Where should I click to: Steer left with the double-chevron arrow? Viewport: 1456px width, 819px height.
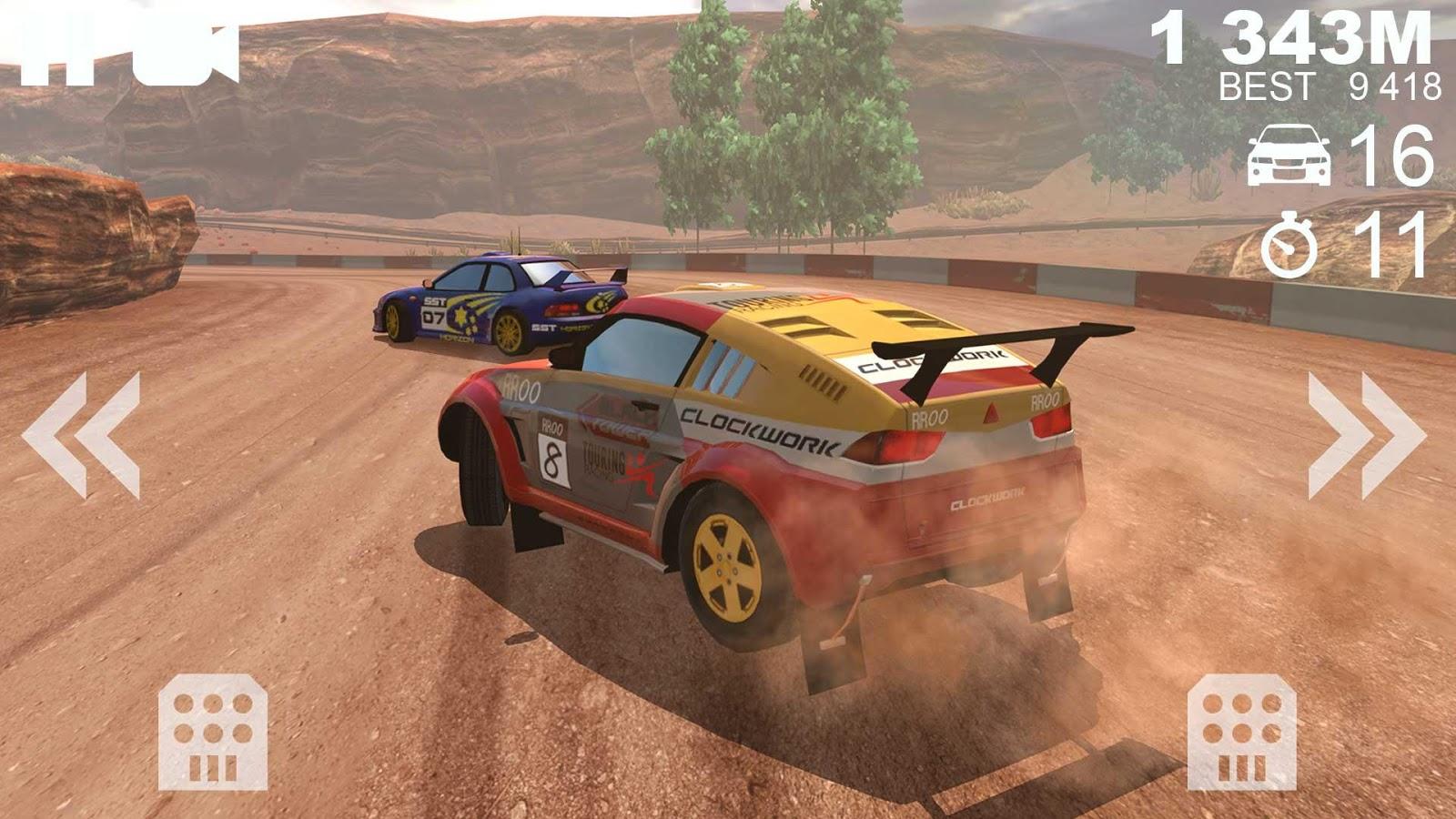[x=81, y=435]
